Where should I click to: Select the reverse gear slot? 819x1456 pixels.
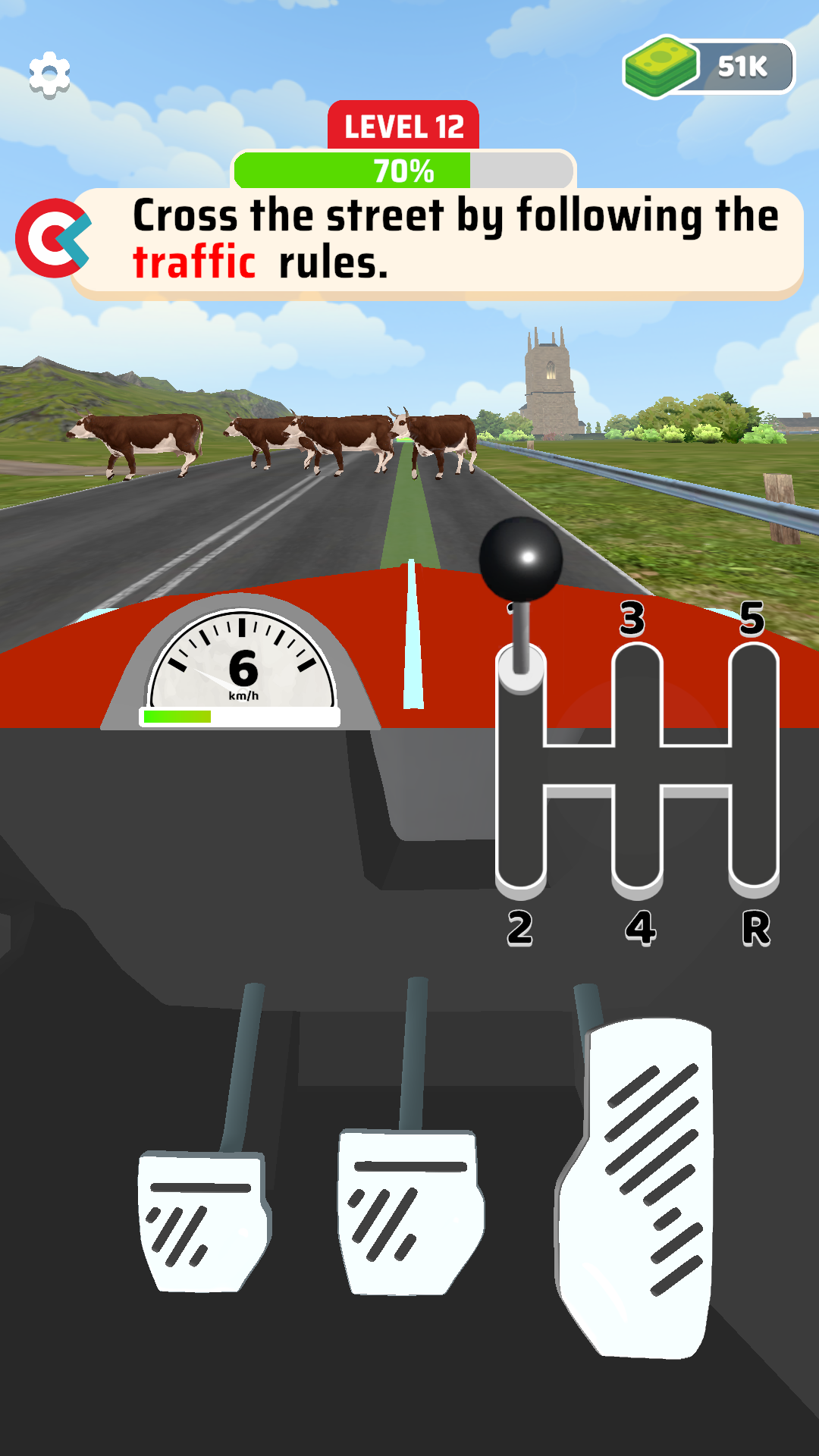754,857
